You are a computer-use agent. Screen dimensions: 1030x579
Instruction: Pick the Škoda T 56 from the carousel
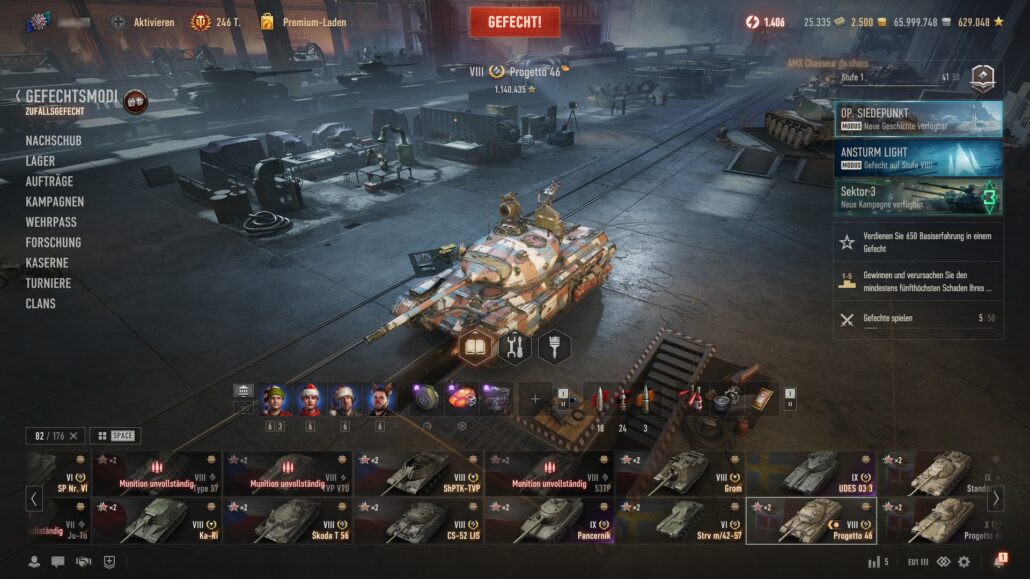click(x=288, y=520)
